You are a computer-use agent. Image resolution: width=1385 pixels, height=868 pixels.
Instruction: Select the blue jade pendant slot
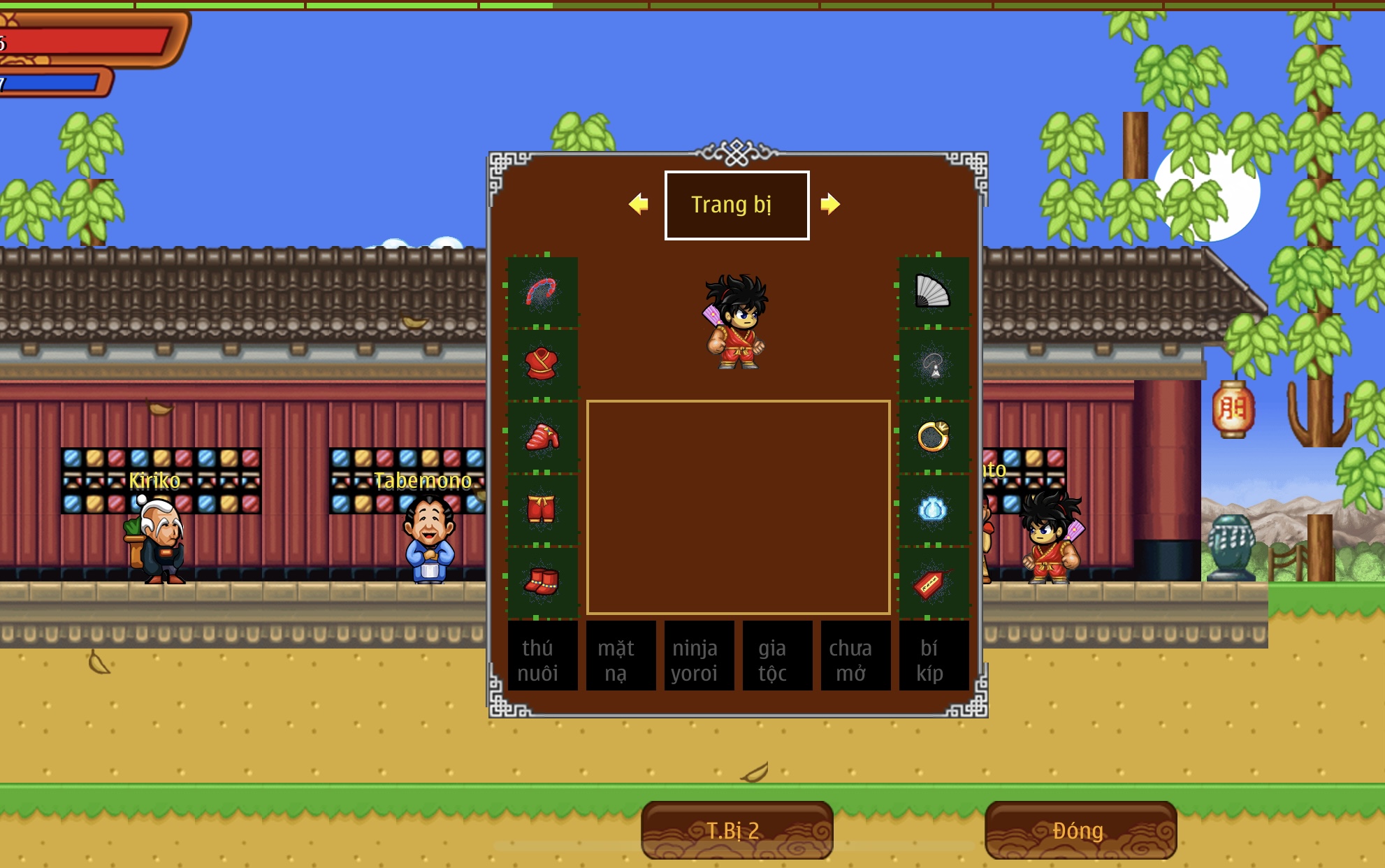(x=933, y=509)
